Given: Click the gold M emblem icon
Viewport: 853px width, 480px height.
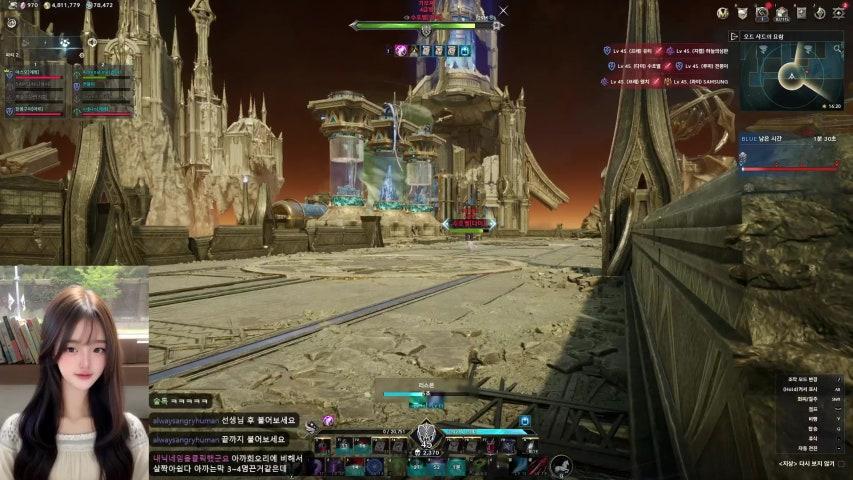Looking at the screenshot, I should click(x=721, y=13).
